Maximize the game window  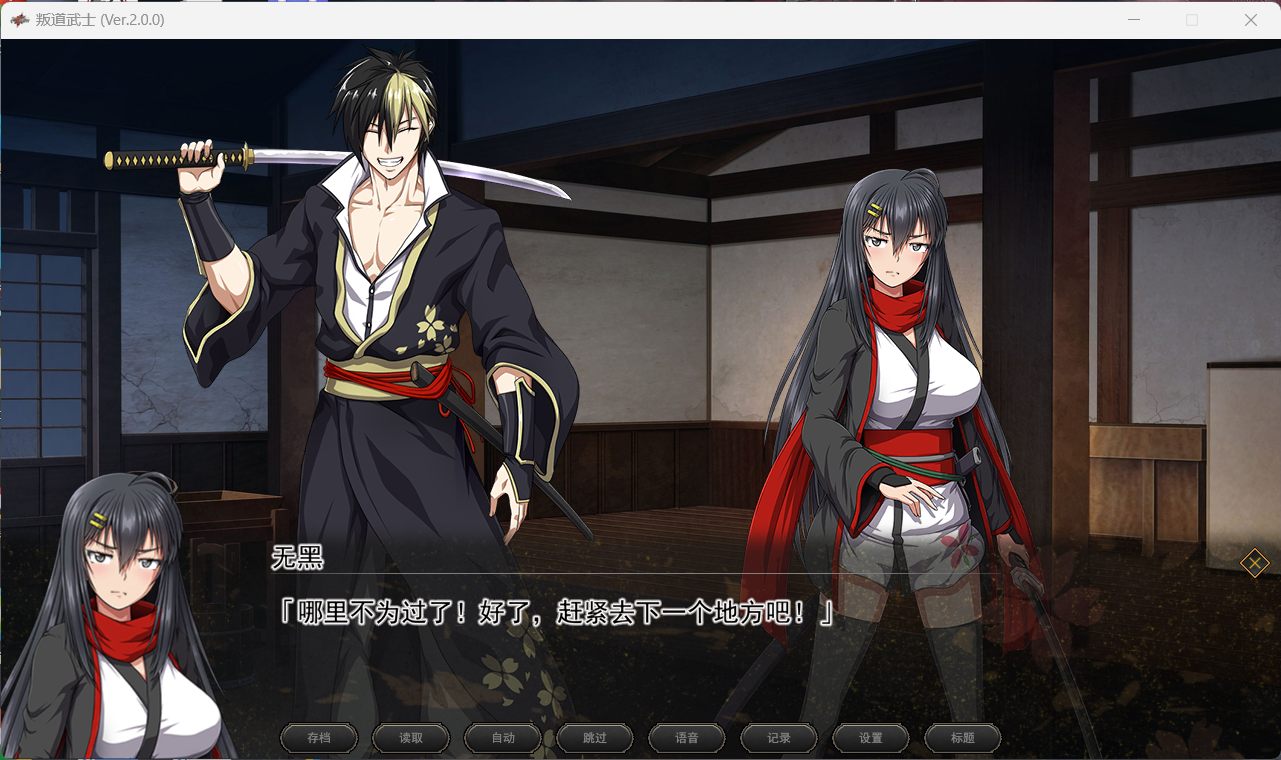(x=1192, y=19)
